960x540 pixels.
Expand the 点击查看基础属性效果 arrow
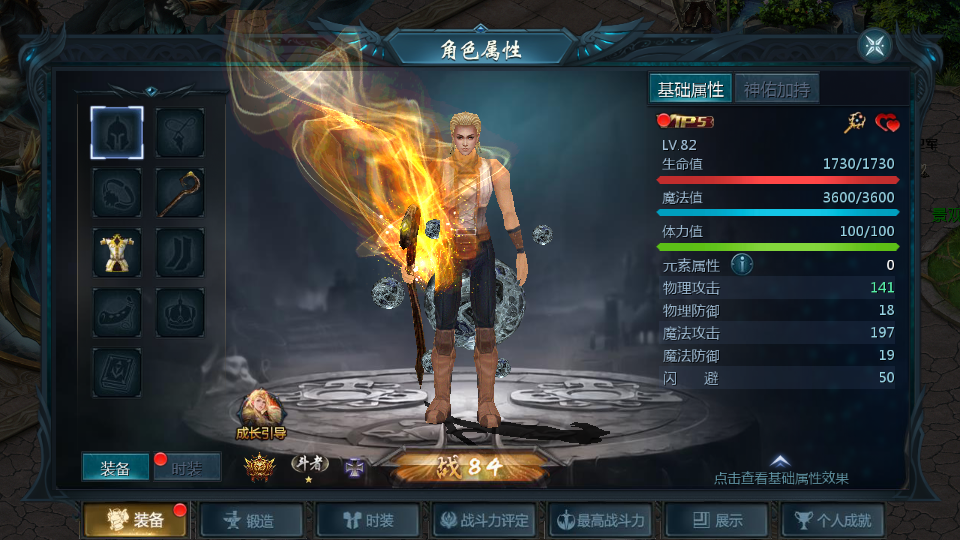[x=781, y=461]
